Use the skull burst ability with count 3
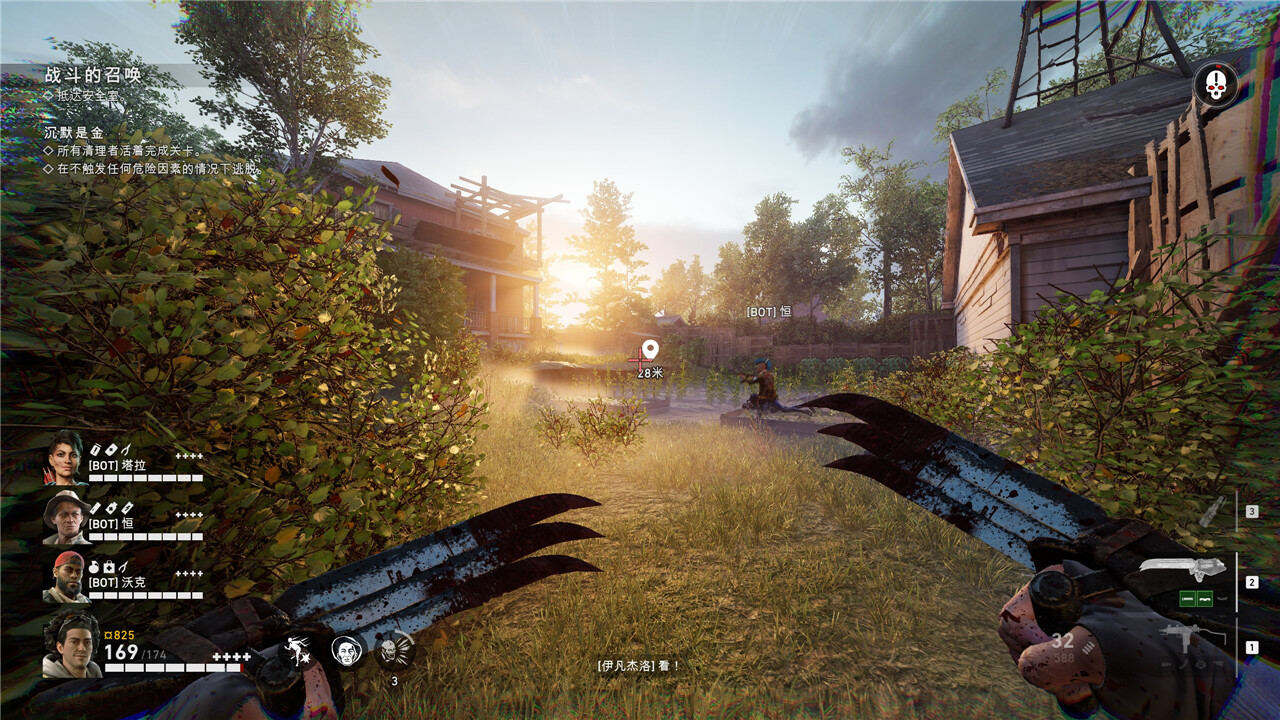 [x=394, y=651]
